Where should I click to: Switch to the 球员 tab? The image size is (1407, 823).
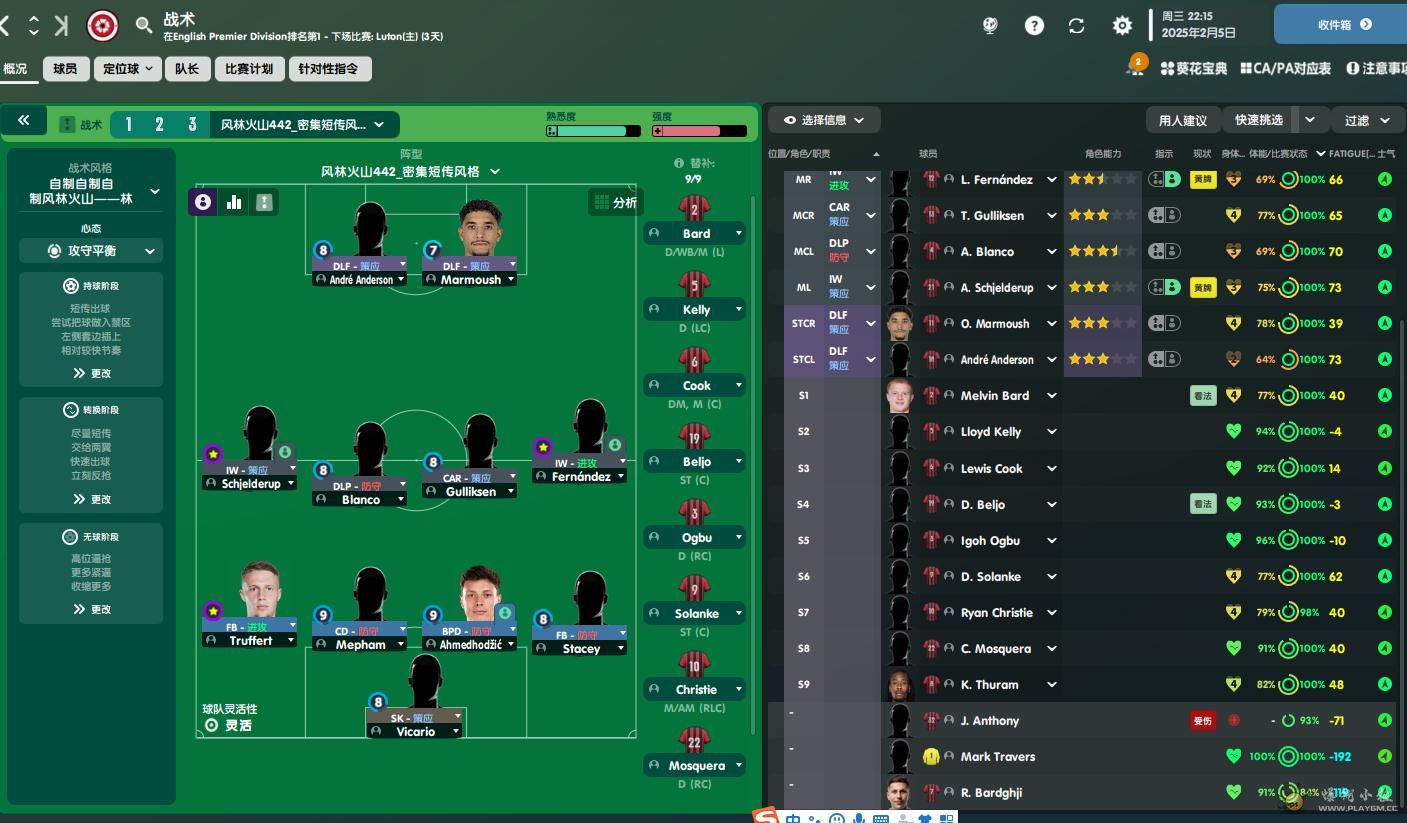coord(65,69)
